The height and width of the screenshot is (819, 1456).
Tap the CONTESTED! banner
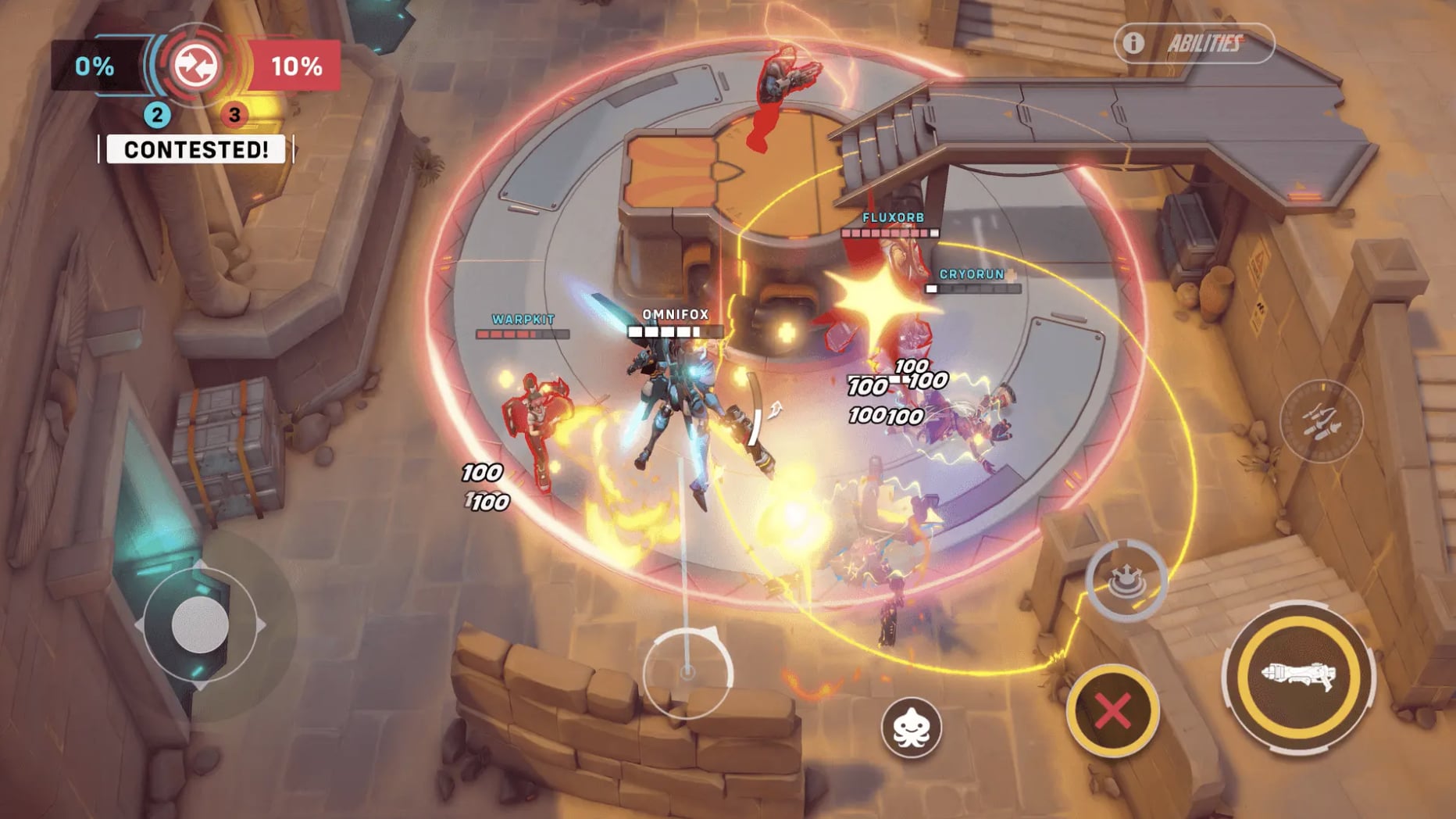click(194, 149)
